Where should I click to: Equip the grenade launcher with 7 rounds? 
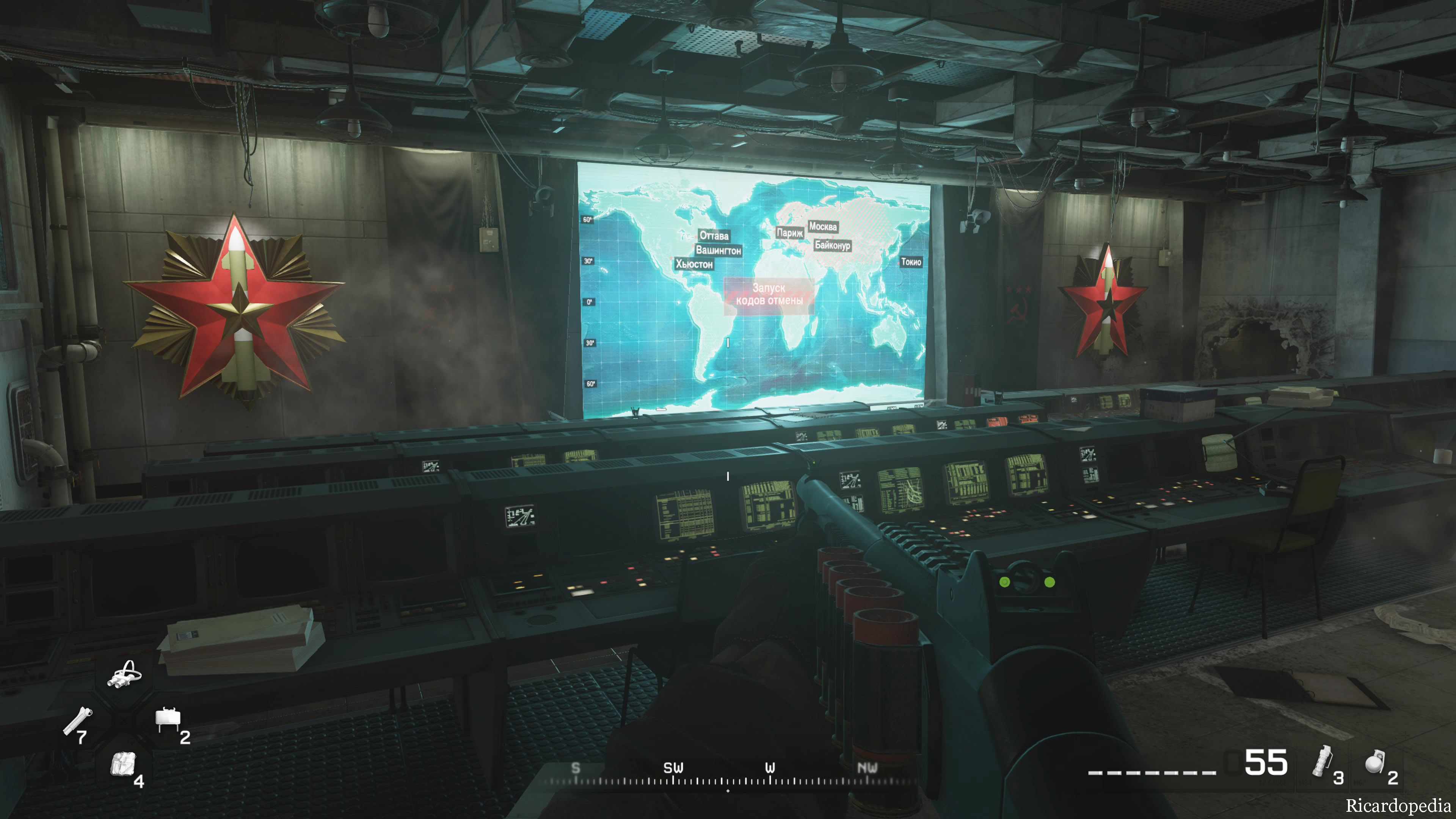[x=78, y=722]
